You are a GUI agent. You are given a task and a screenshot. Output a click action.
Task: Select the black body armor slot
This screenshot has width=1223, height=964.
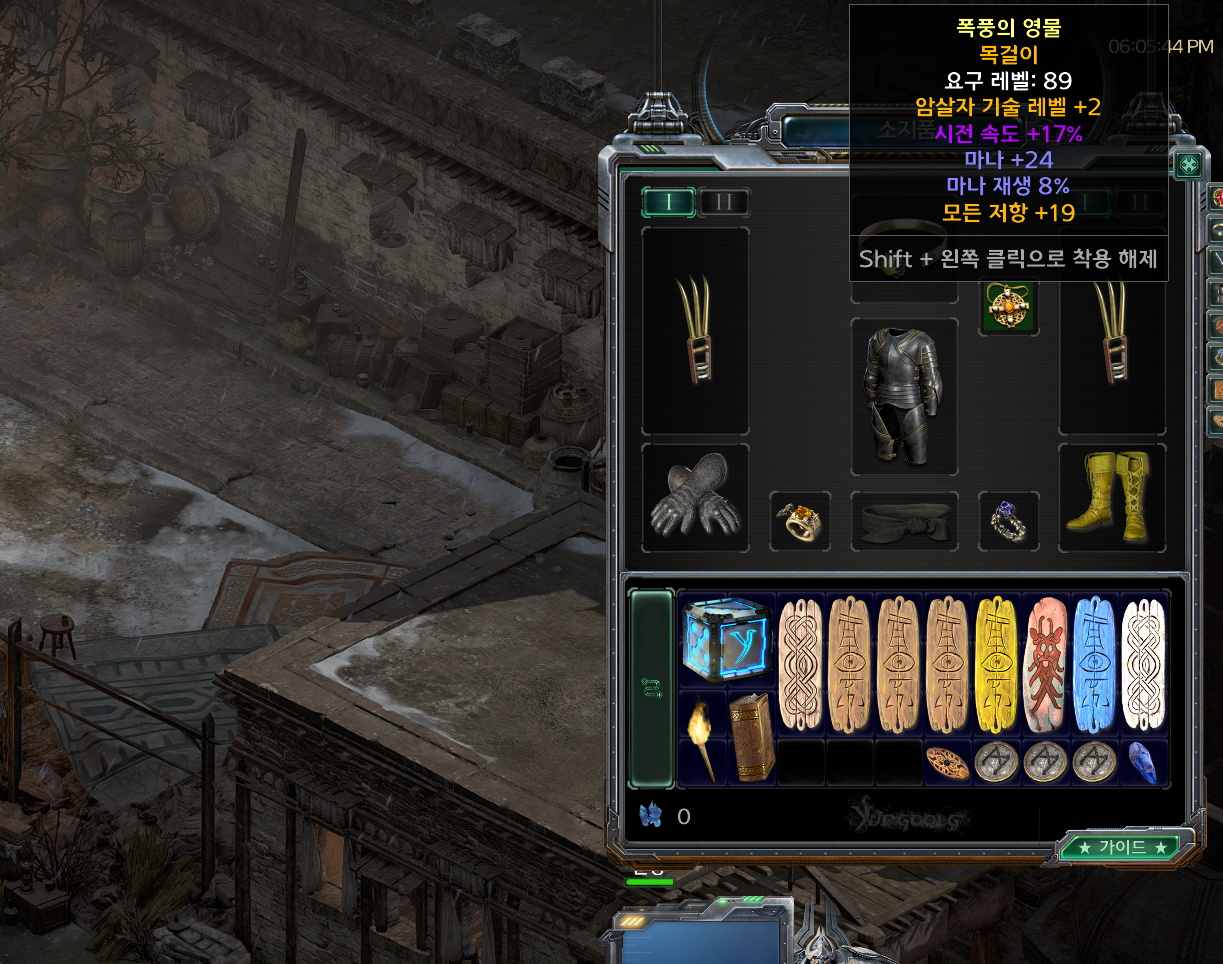(x=904, y=396)
